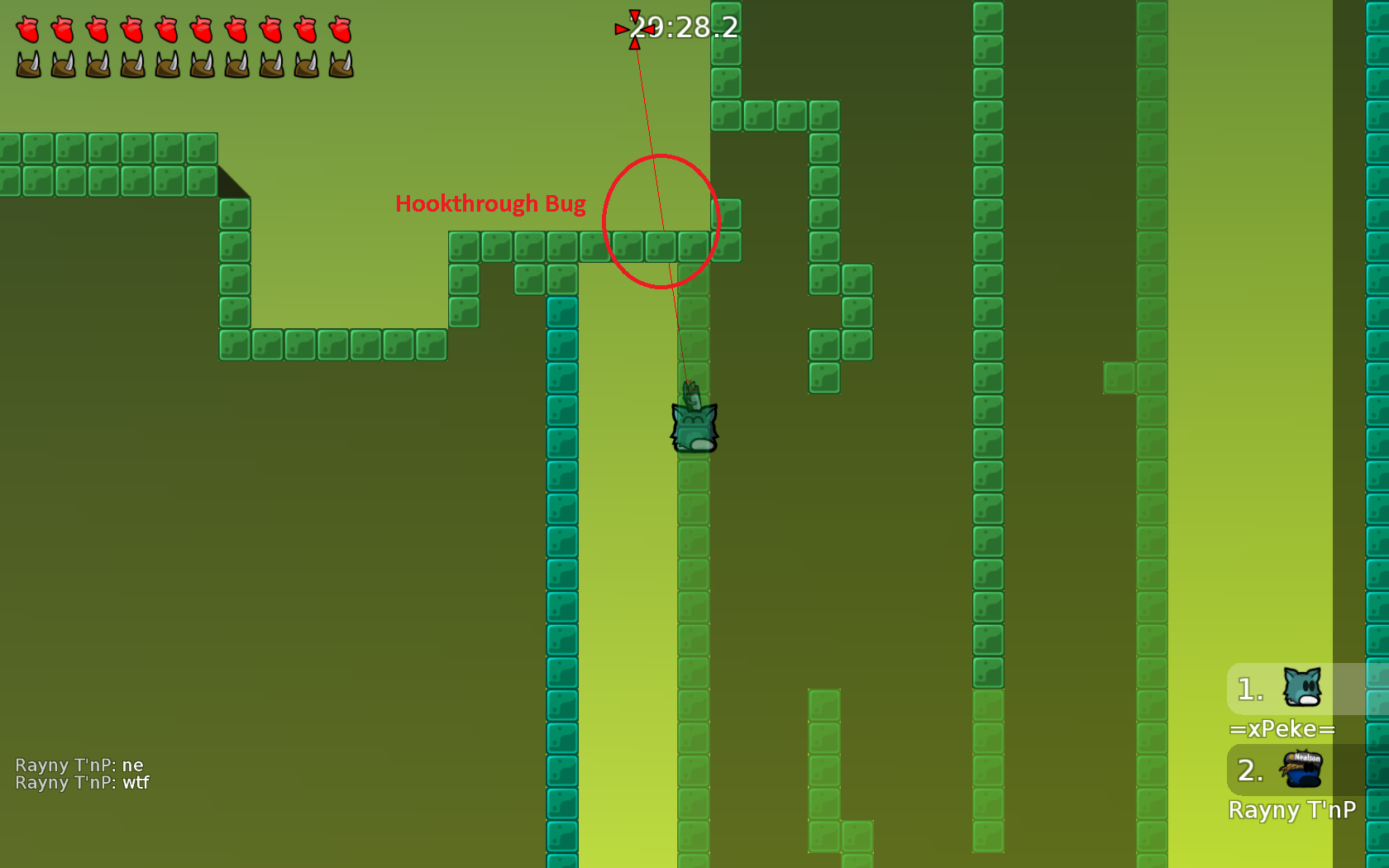Click rank number 1 on the leaderboard
1389x868 pixels.
point(1248,689)
